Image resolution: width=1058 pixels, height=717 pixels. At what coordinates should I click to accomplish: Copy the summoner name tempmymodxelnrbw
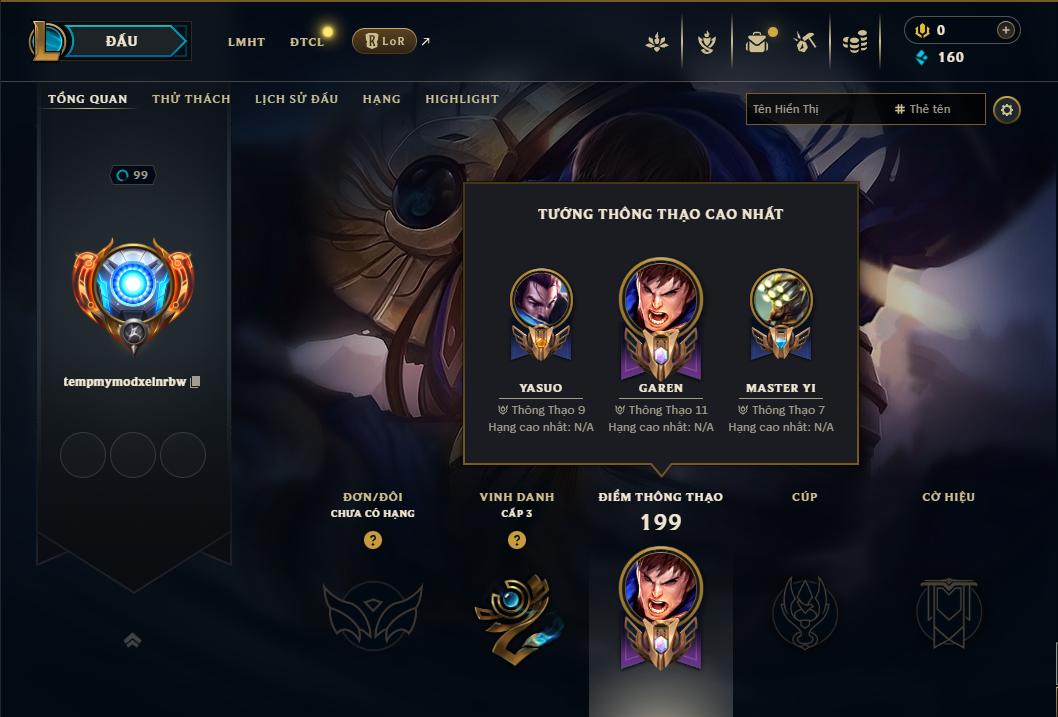pos(196,382)
